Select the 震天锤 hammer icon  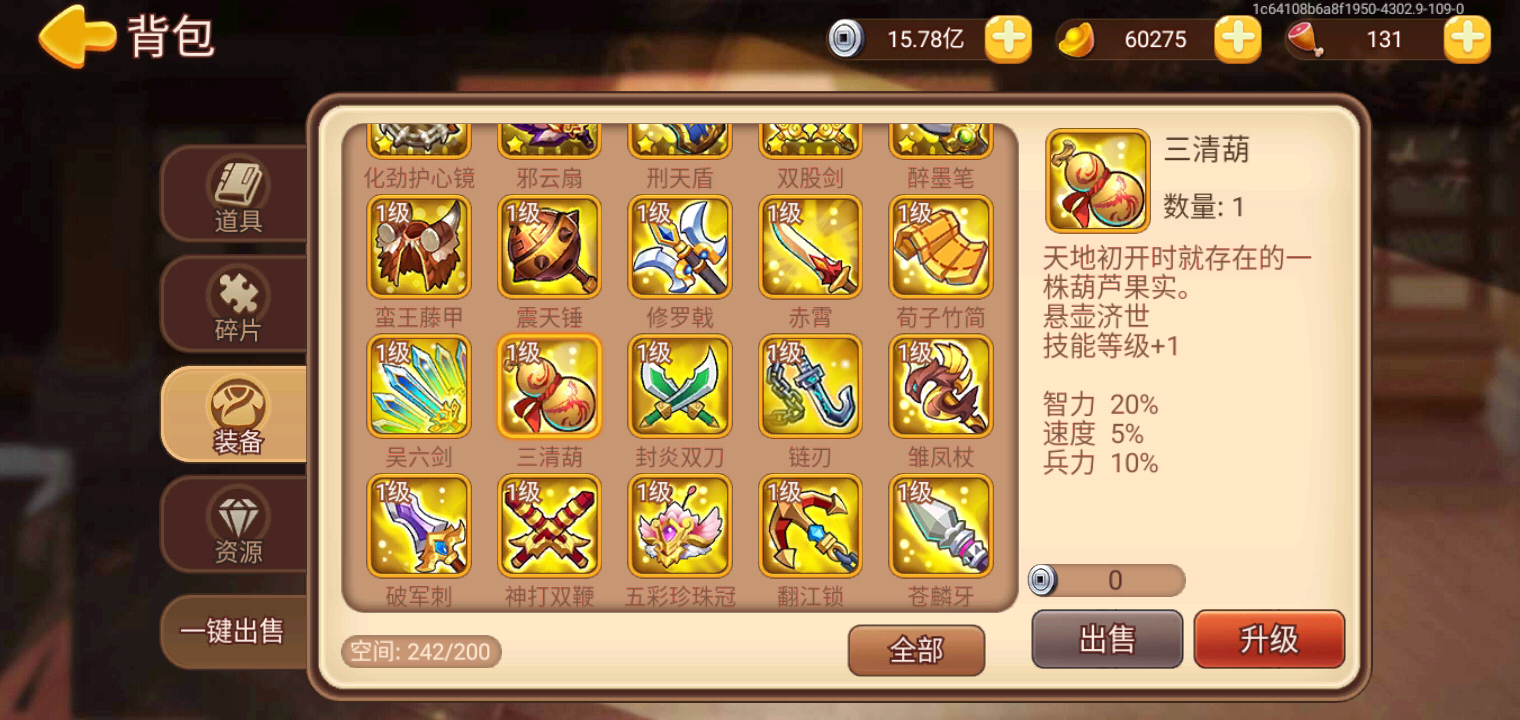(549, 246)
